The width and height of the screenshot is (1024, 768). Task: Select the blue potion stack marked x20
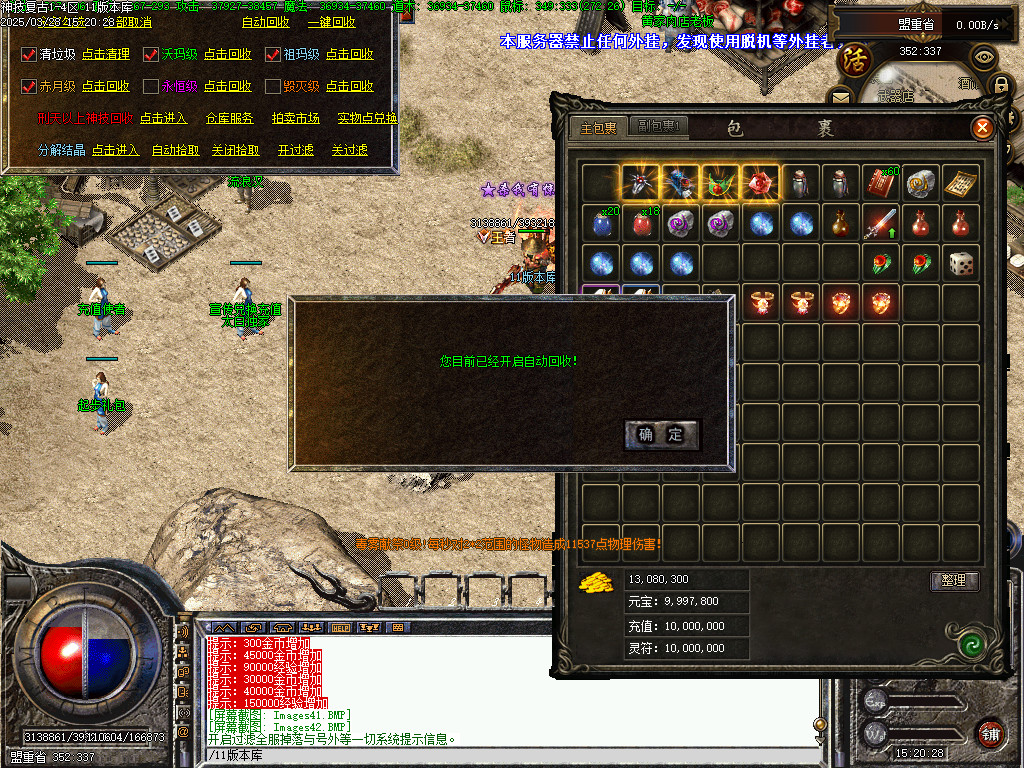click(602, 223)
